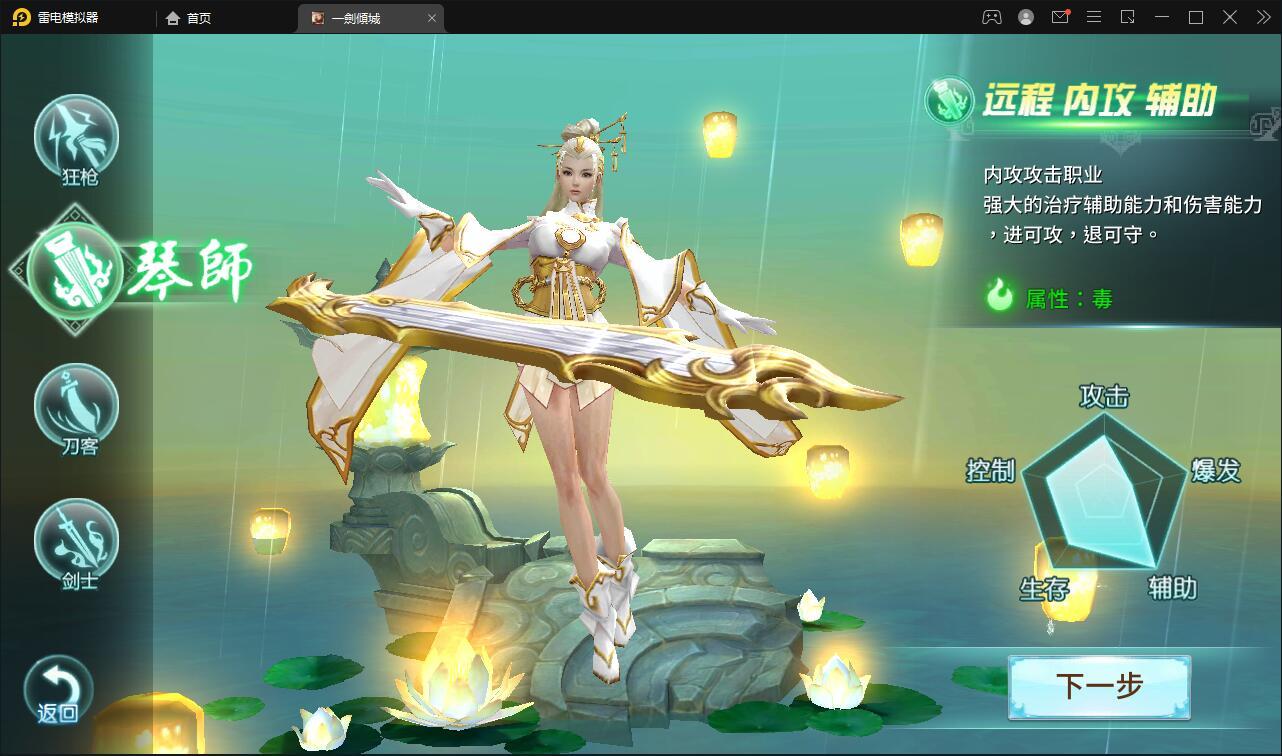Screen dimensions: 1282x756
Task: Open the emulator mail icon
Action: (x=1060, y=17)
